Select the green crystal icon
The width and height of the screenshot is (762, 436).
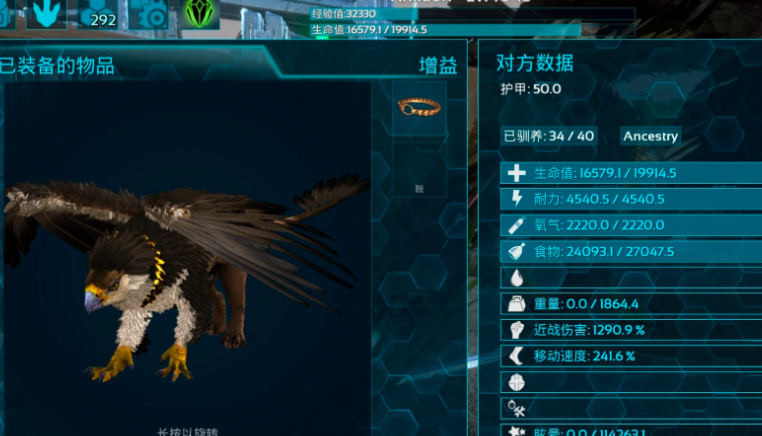tap(201, 14)
